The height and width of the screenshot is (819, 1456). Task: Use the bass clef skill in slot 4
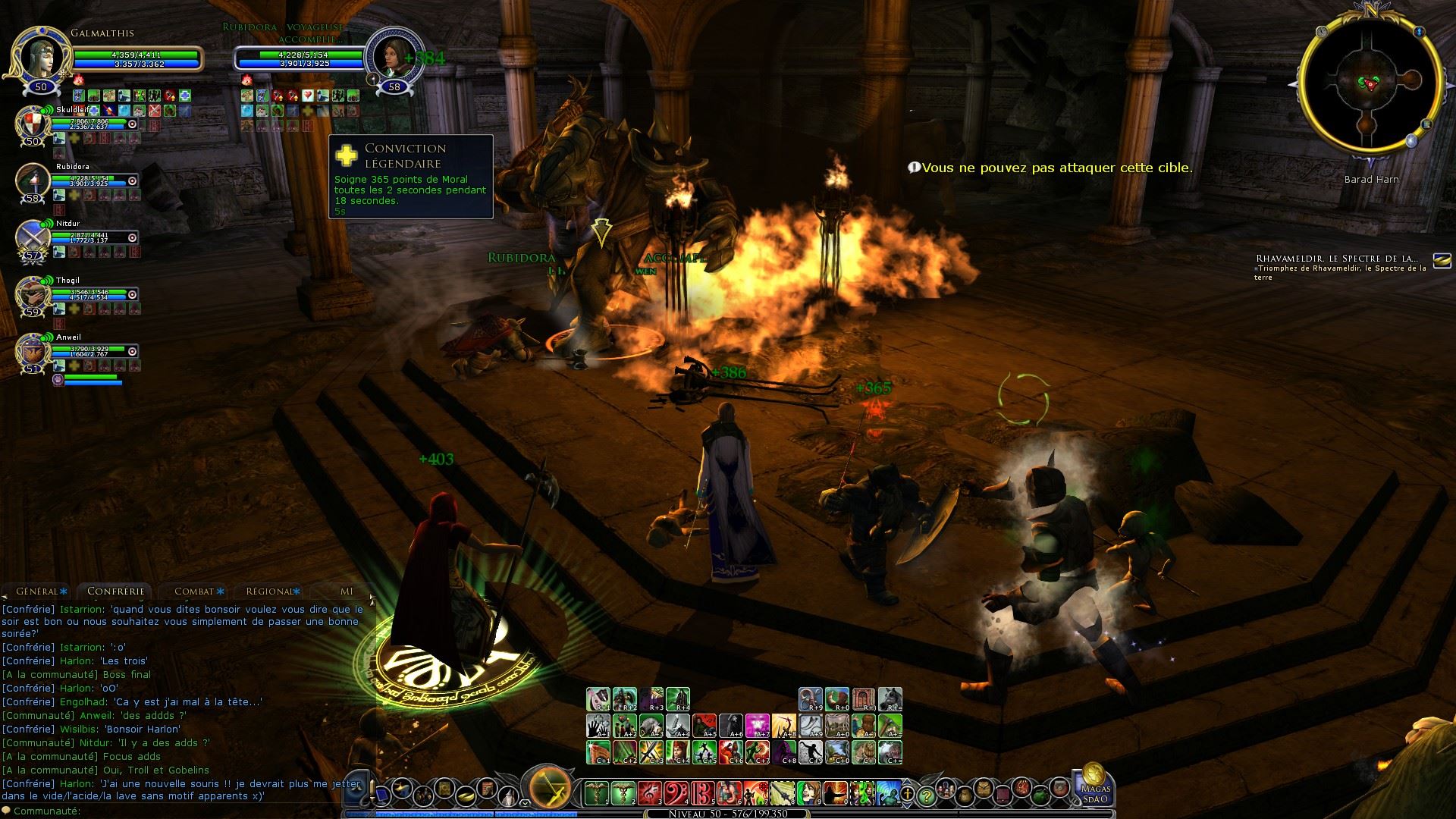tap(676, 794)
